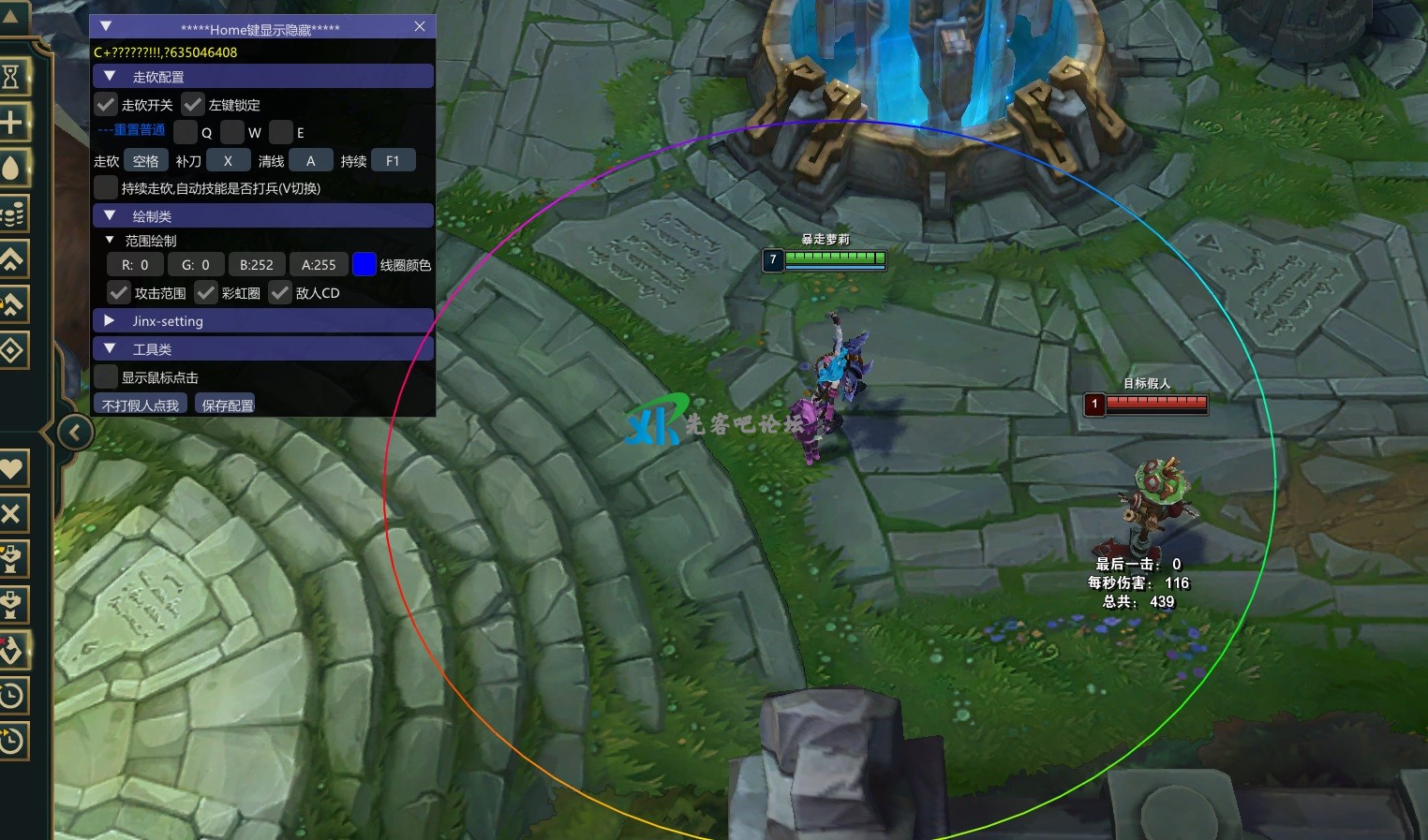Enable 持续走砍 auto-skill minion checkbox
This screenshot has height=840, width=1428.
point(106,188)
